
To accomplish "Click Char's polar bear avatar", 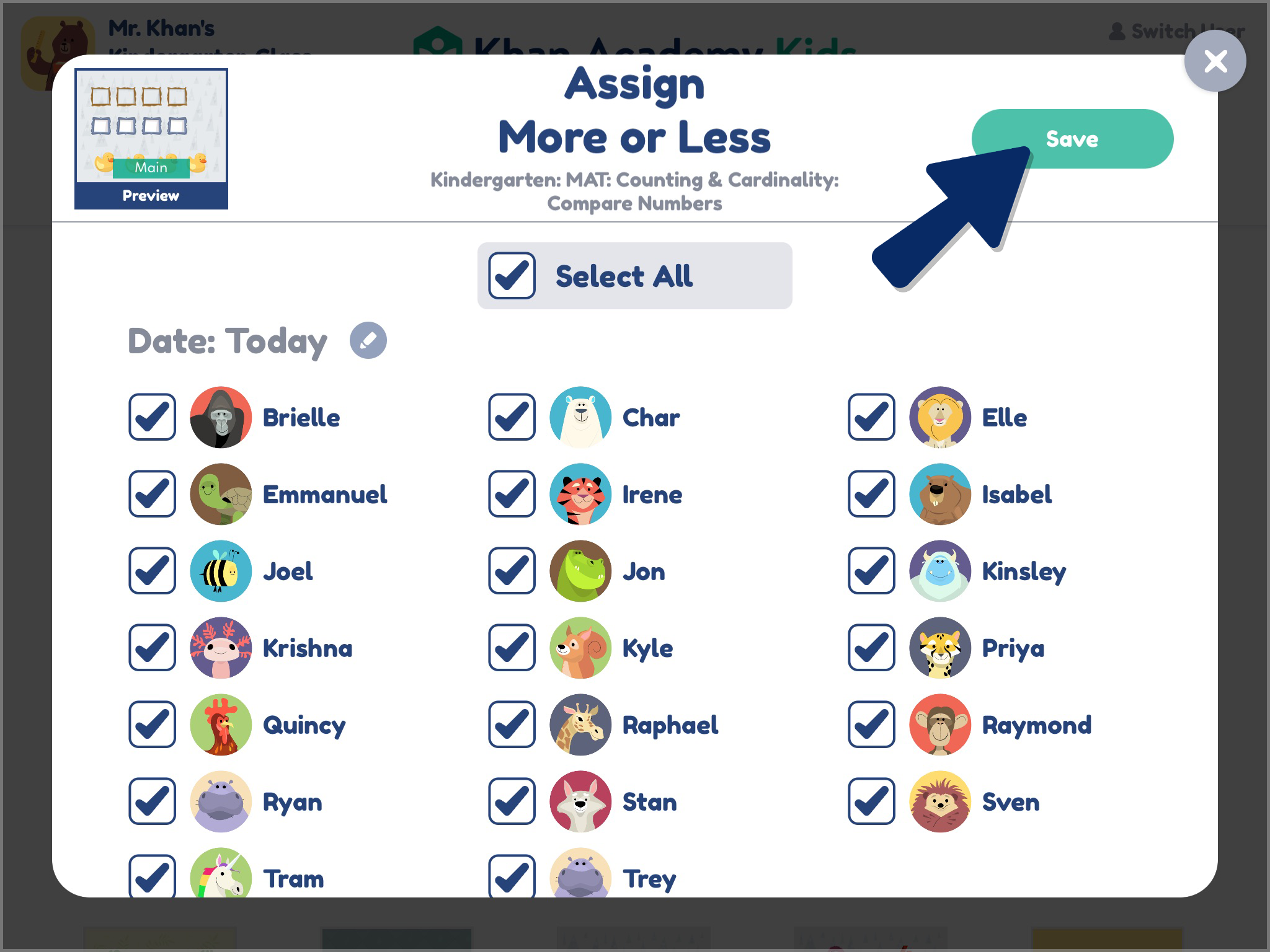I will pos(580,417).
